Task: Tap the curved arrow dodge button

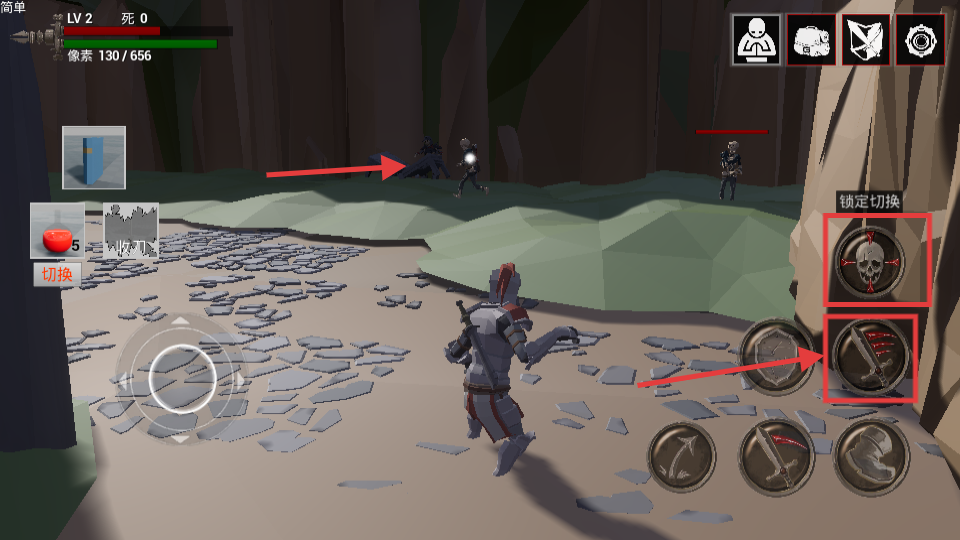Action: tap(682, 457)
